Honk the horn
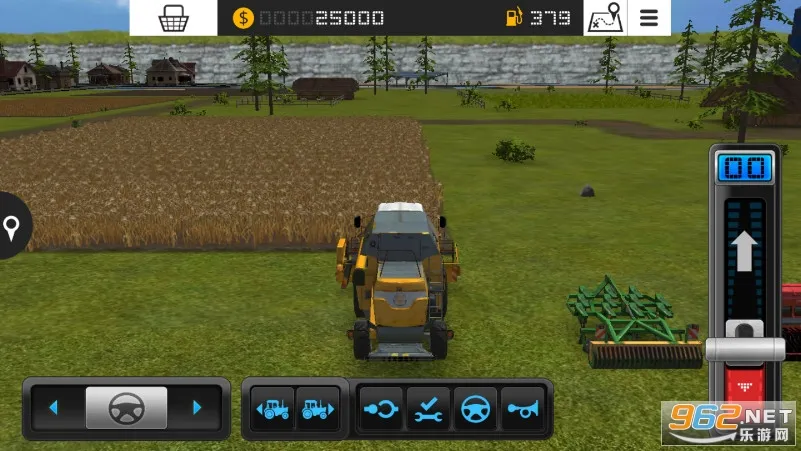 (x=522, y=408)
